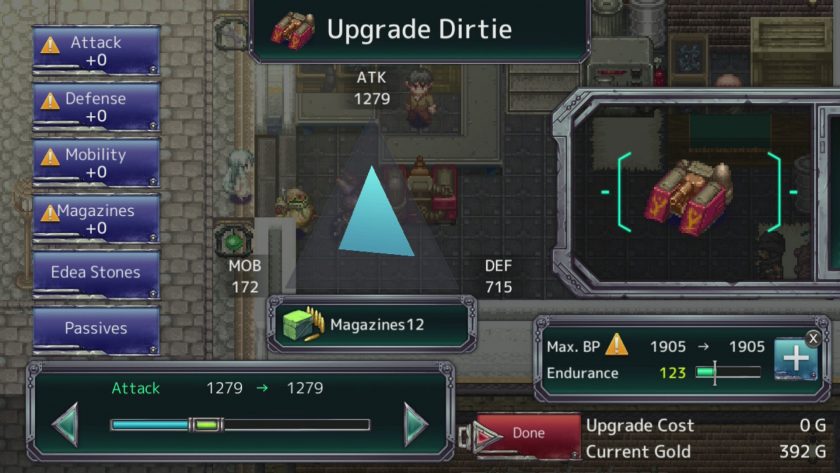Decrease Attack with the left arrow
The height and width of the screenshot is (473, 840).
tap(66, 425)
